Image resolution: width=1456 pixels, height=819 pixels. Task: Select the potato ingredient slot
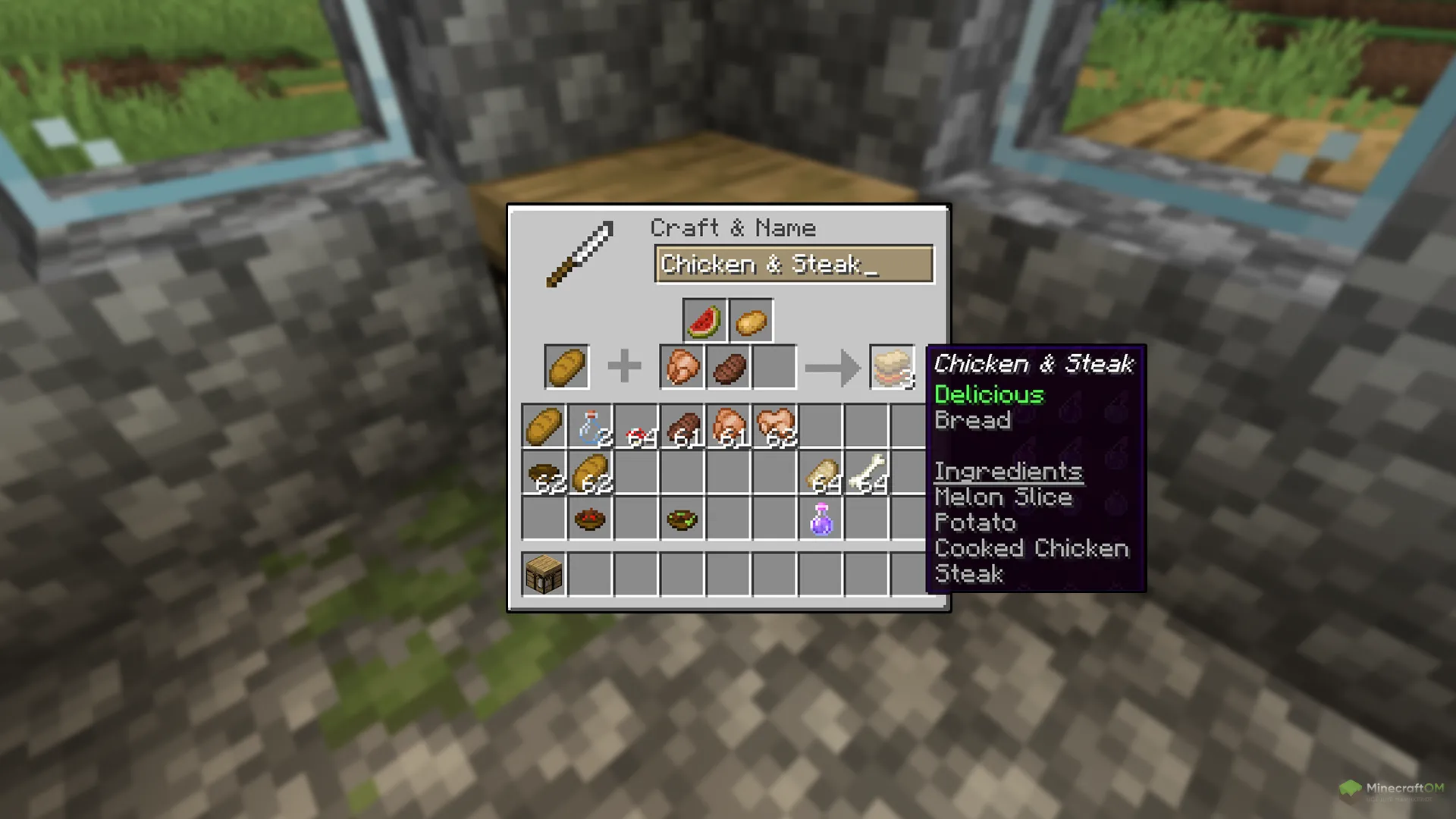click(751, 320)
